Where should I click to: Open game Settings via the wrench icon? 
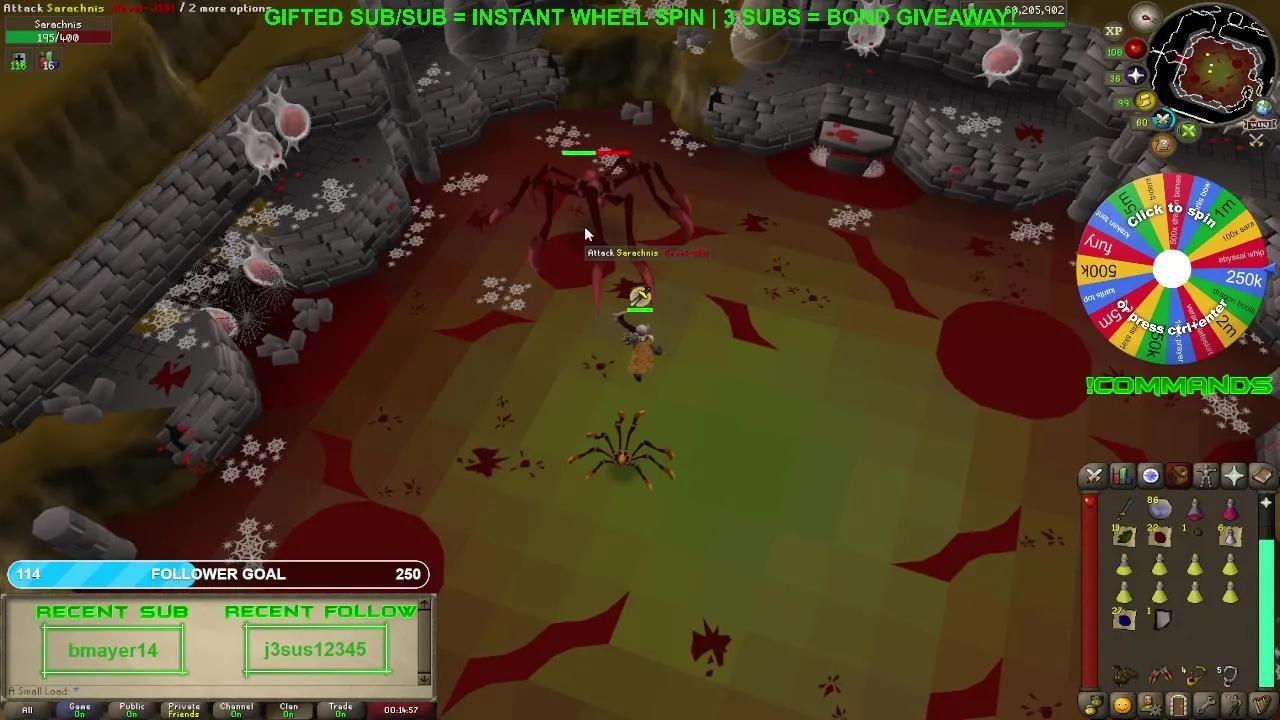pyautogui.click(x=1205, y=706)
